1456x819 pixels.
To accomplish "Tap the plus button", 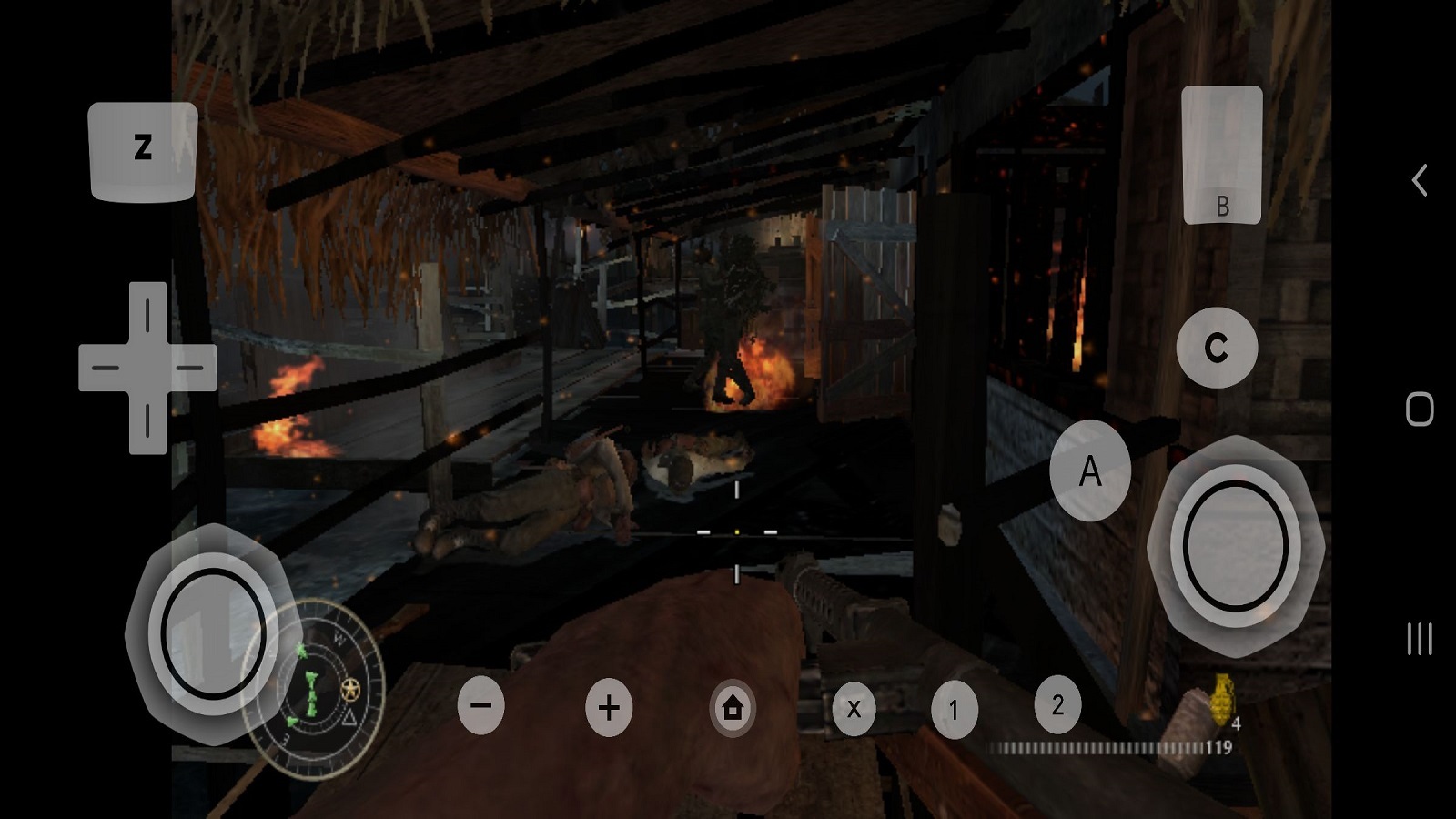I will click(609, 707).
